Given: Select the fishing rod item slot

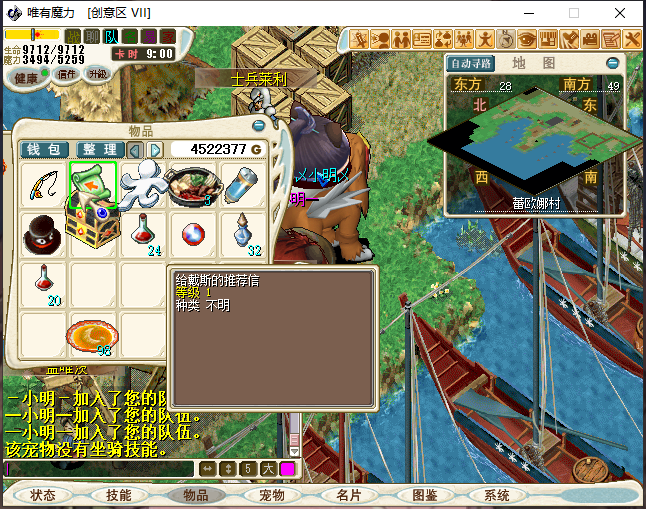Looking at the screenshot, I should 44,185.
